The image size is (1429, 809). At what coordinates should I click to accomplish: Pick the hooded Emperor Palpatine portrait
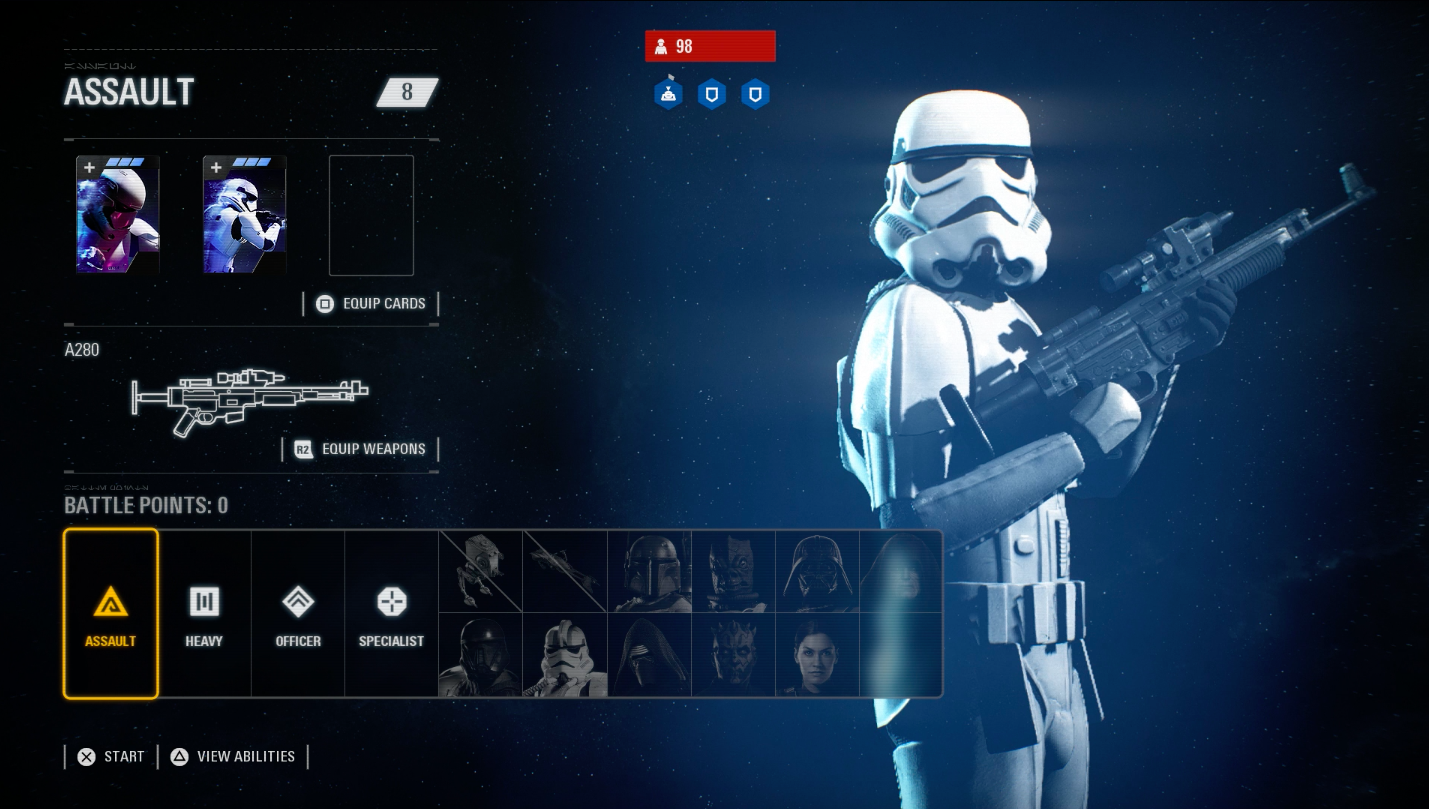pos(900,571)
